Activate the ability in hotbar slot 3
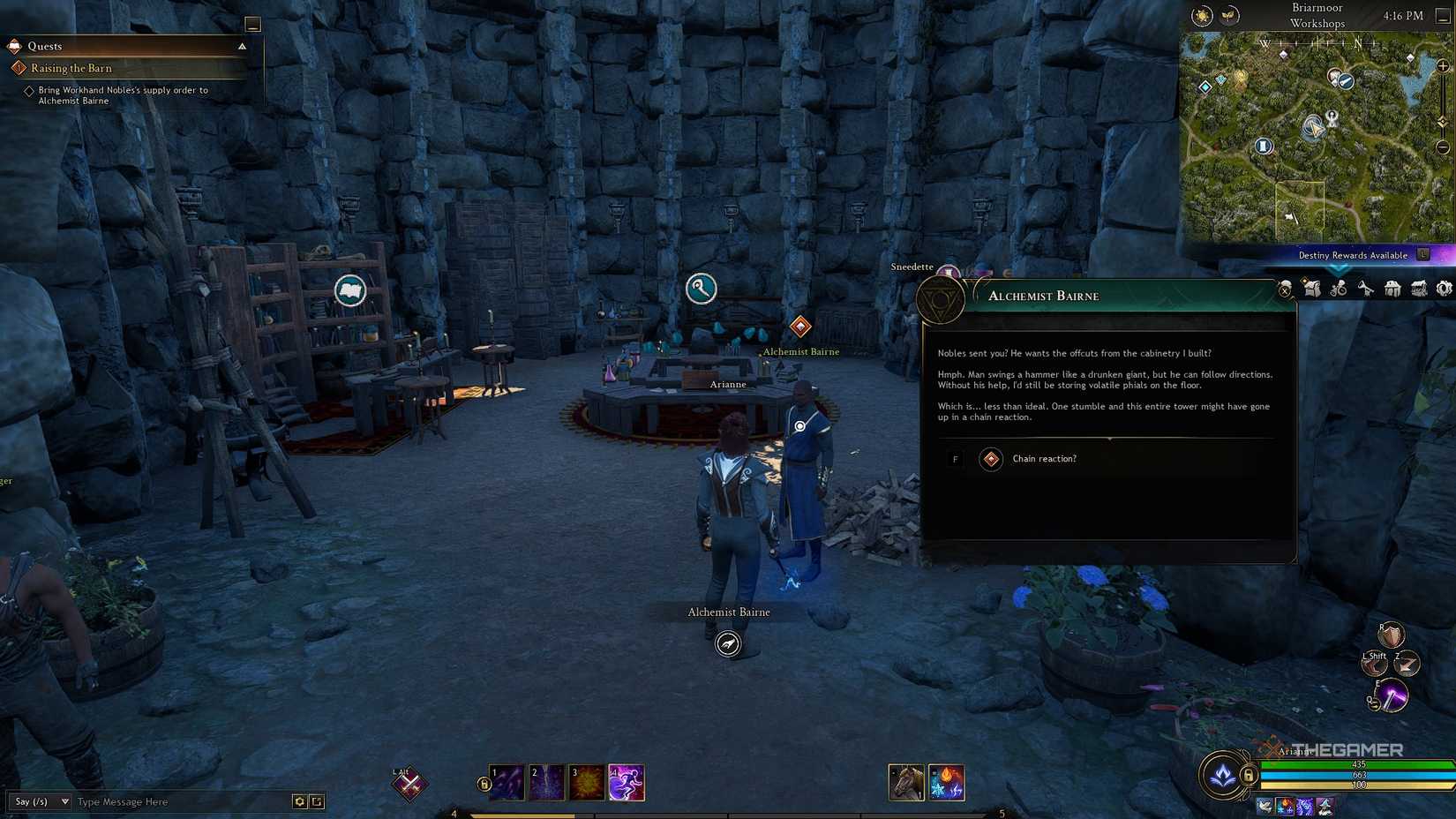 (587, 782)
